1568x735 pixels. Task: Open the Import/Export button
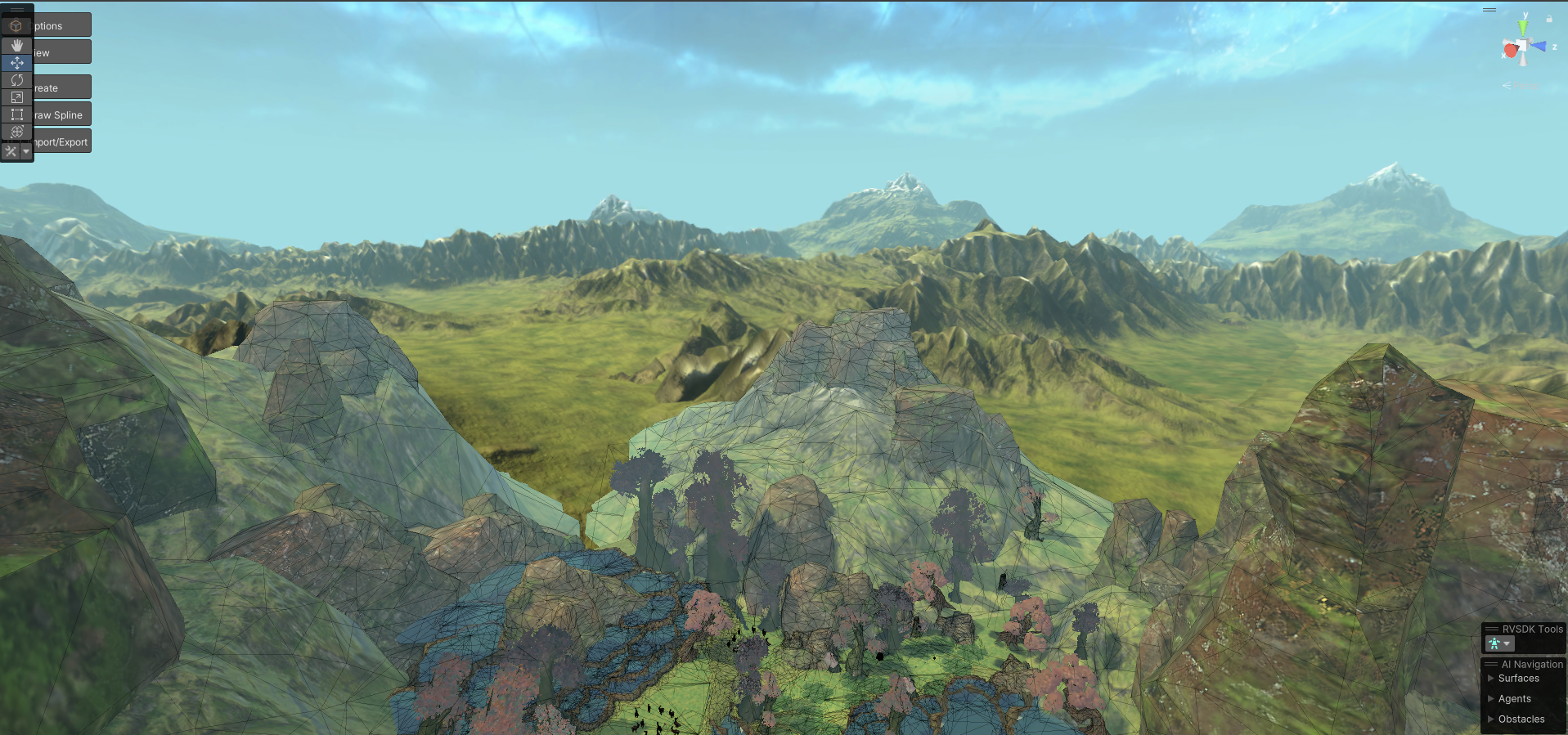click(61, 141)
